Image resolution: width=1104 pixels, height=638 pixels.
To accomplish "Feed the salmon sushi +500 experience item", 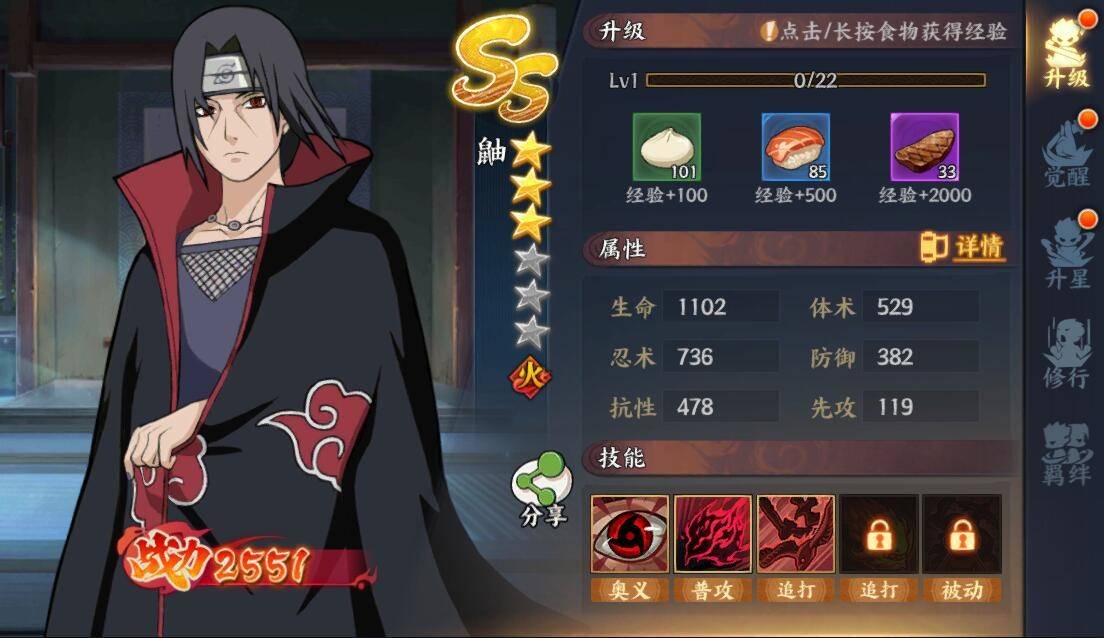I will (x=795, y=147).
